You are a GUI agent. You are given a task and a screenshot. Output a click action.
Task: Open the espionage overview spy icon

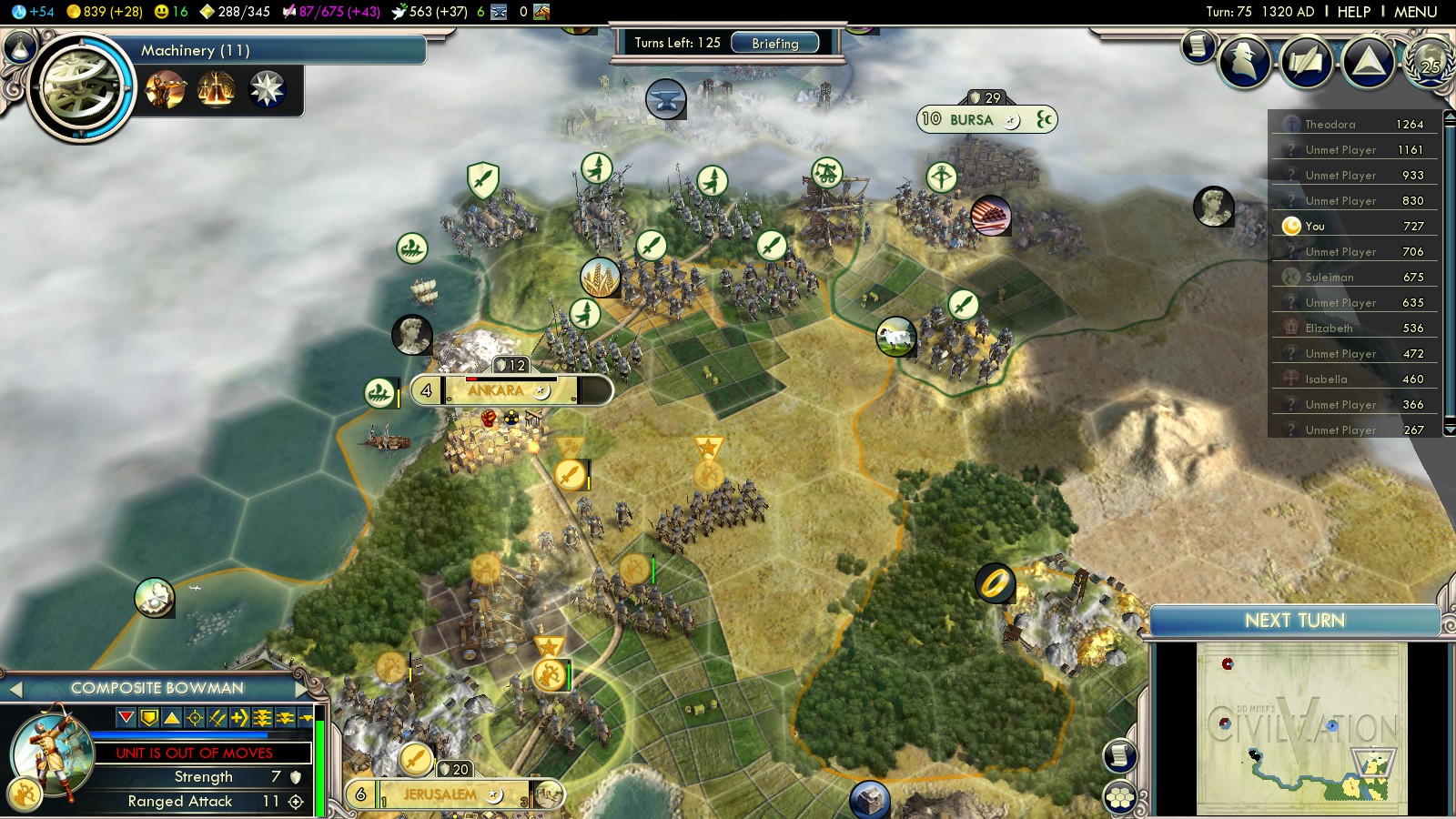[1244, 62]
